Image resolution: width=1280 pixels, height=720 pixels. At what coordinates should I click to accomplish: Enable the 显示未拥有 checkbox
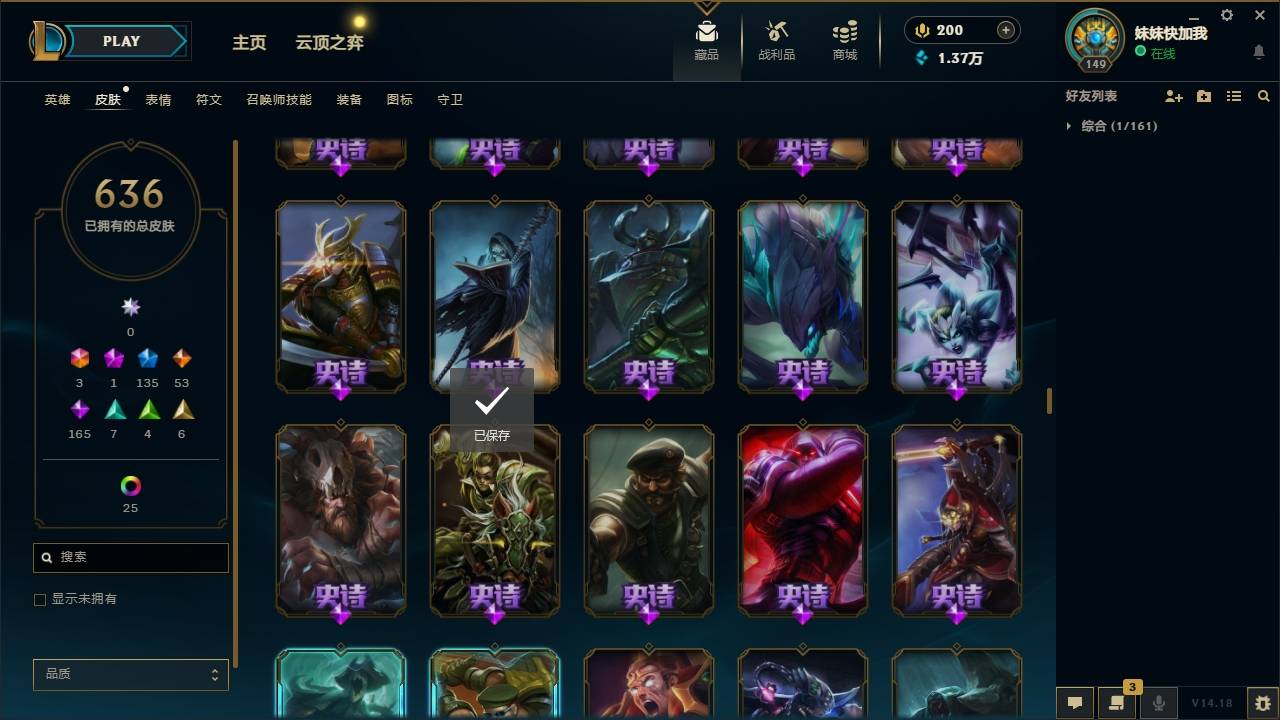click(x=40, y=599)
